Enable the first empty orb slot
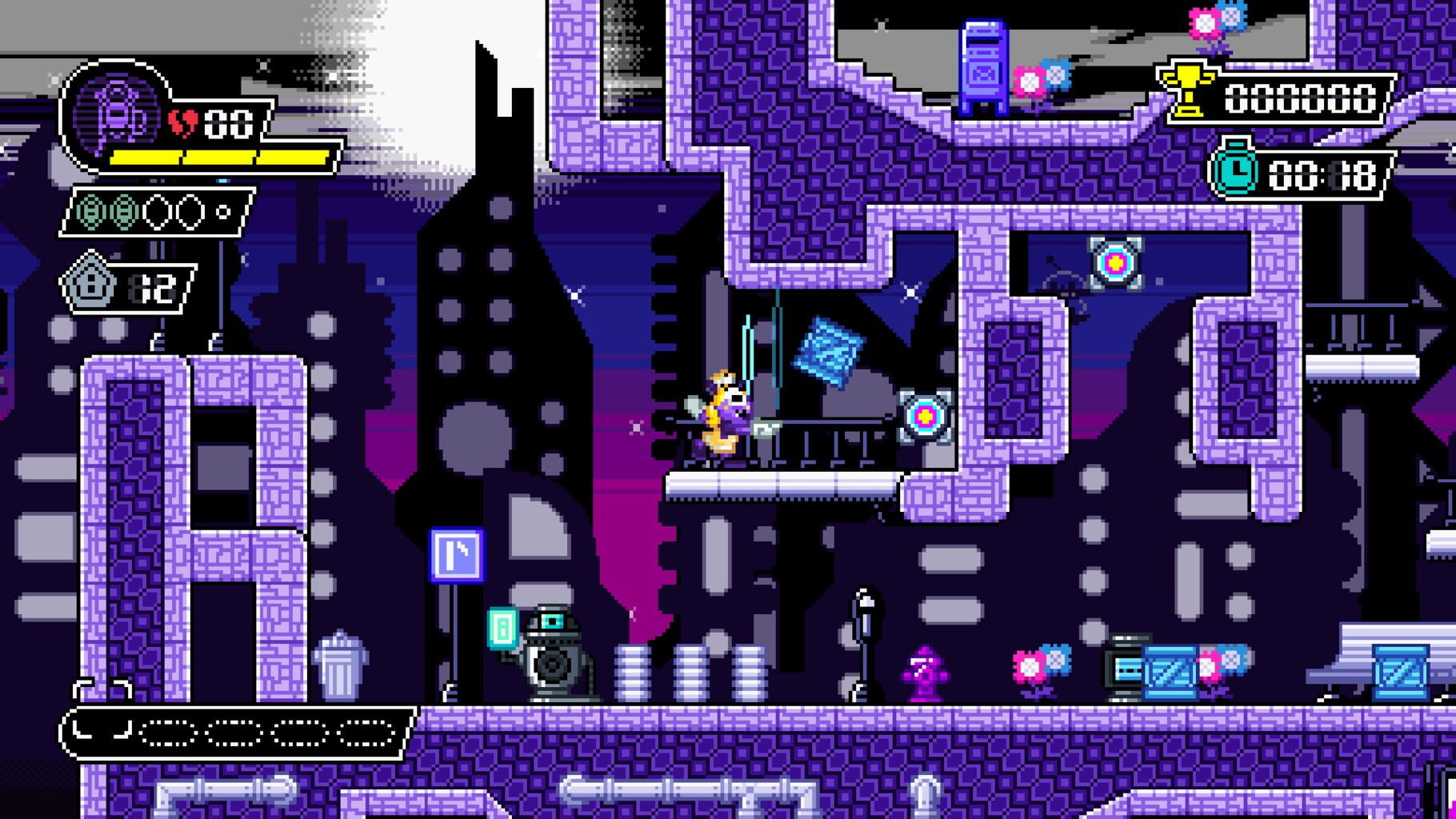The image size is (1456, 819). [156, 212]
